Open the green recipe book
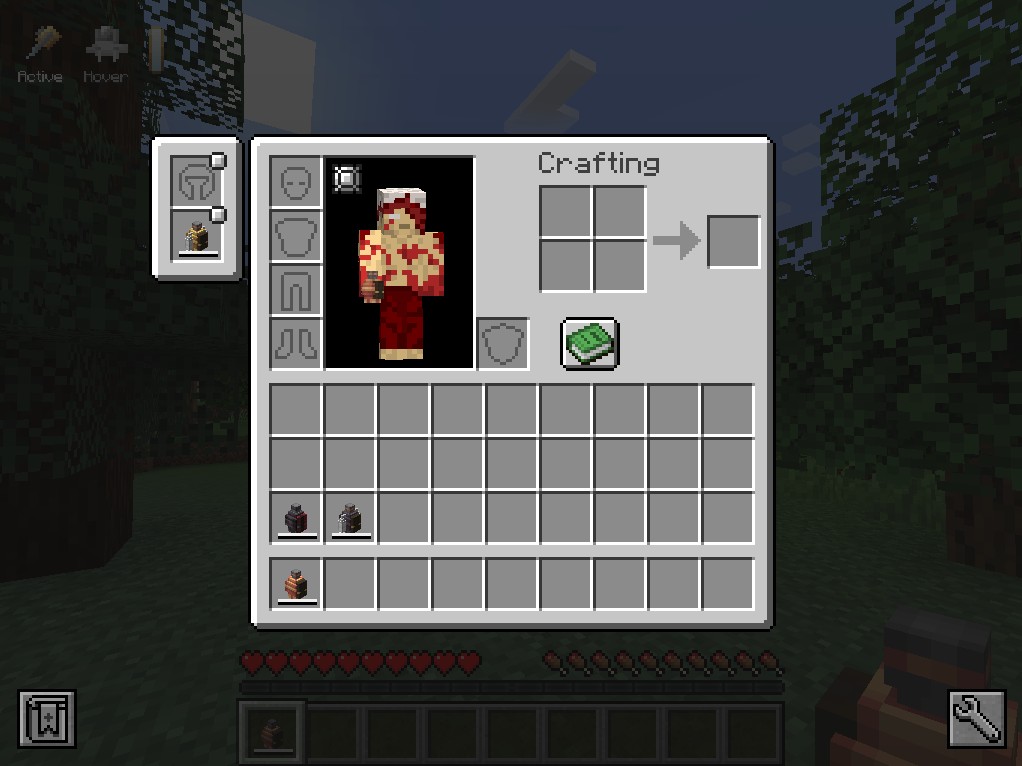This screenshot has width=1022, height=766. (x=589, y=344)
